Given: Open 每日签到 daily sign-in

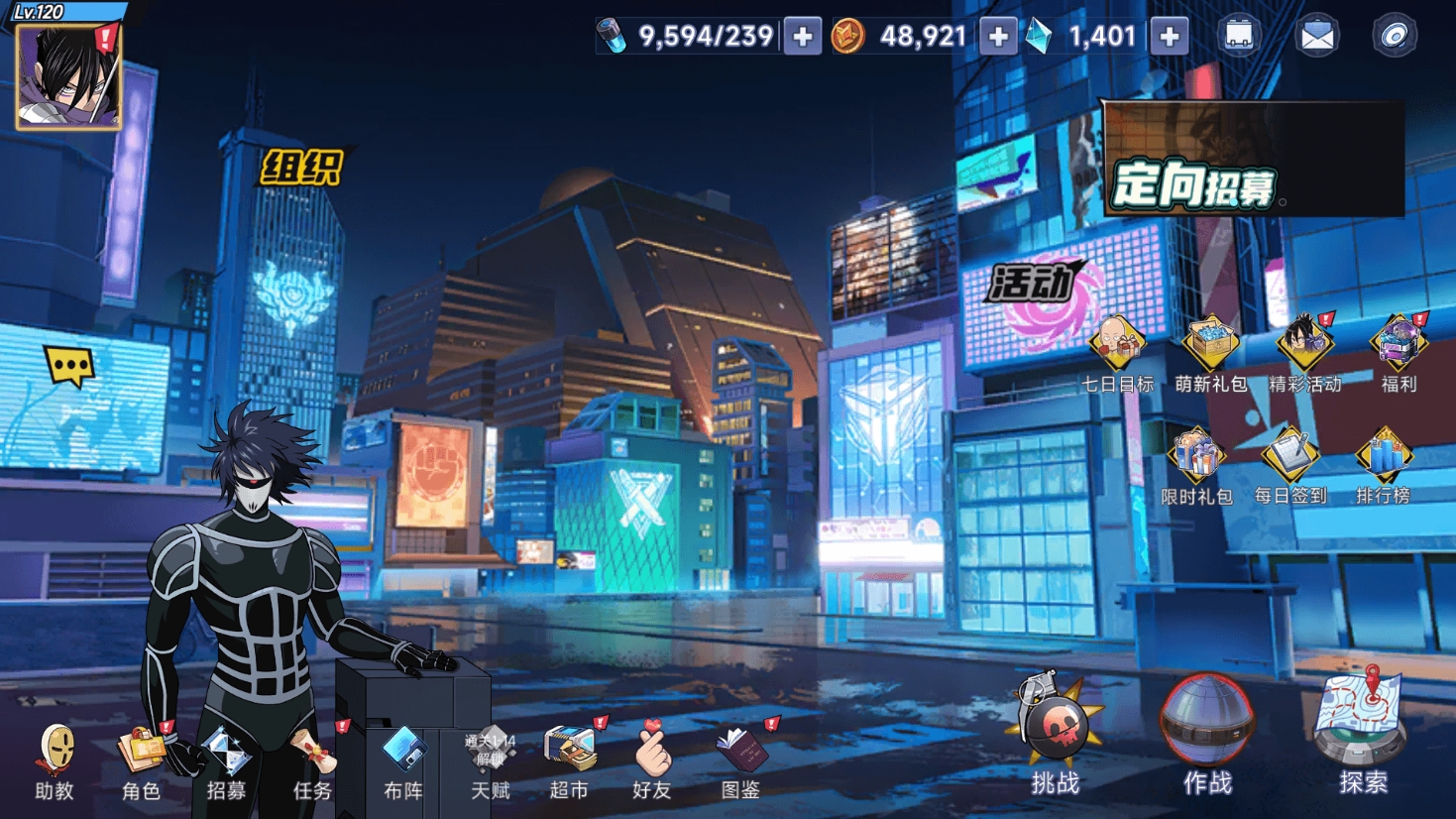Looking at the screenshot, I should click(1289, 463).
